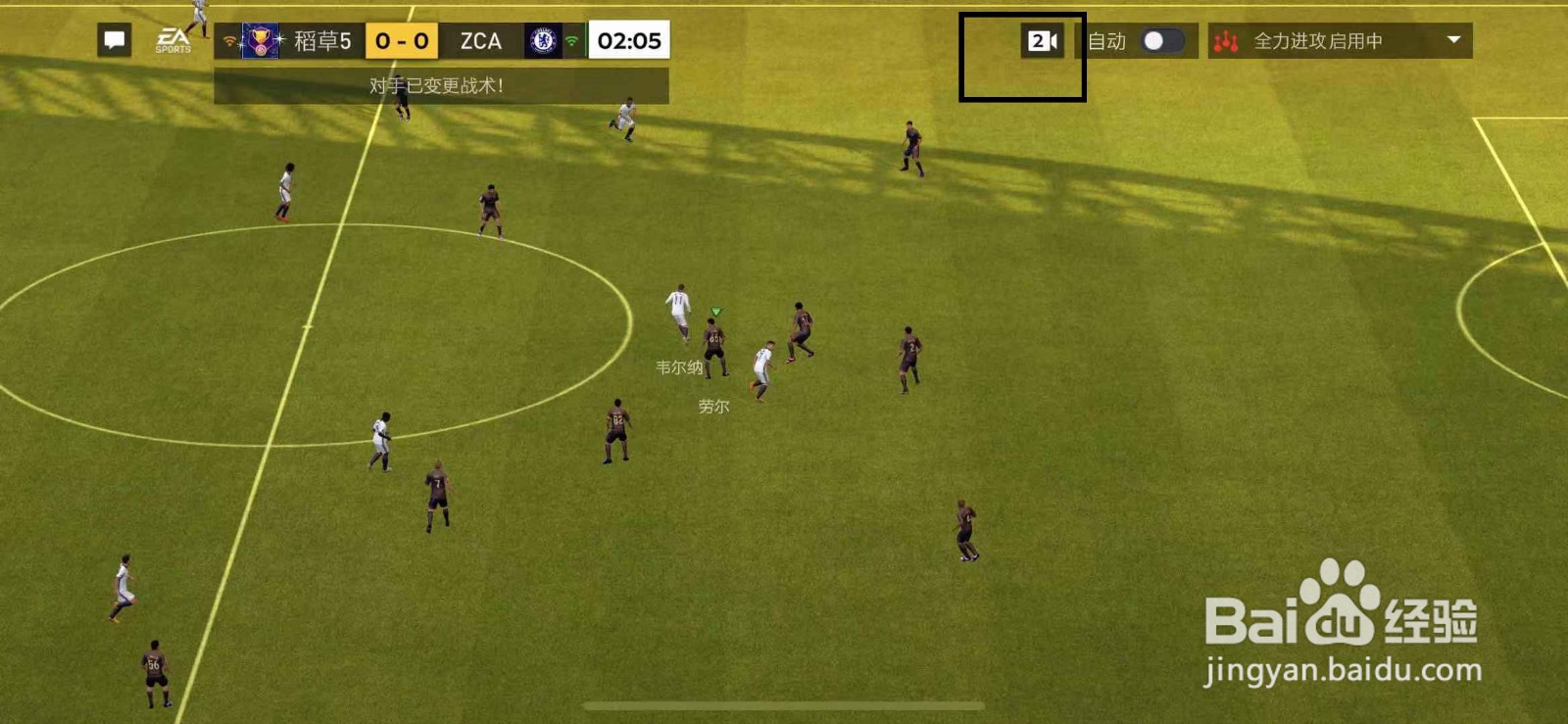Image resolution: width=1568 pixels, height=724 pixels.
Task: Click the green wifi icon beside Chelsea crest
Action: coord(571,41)
